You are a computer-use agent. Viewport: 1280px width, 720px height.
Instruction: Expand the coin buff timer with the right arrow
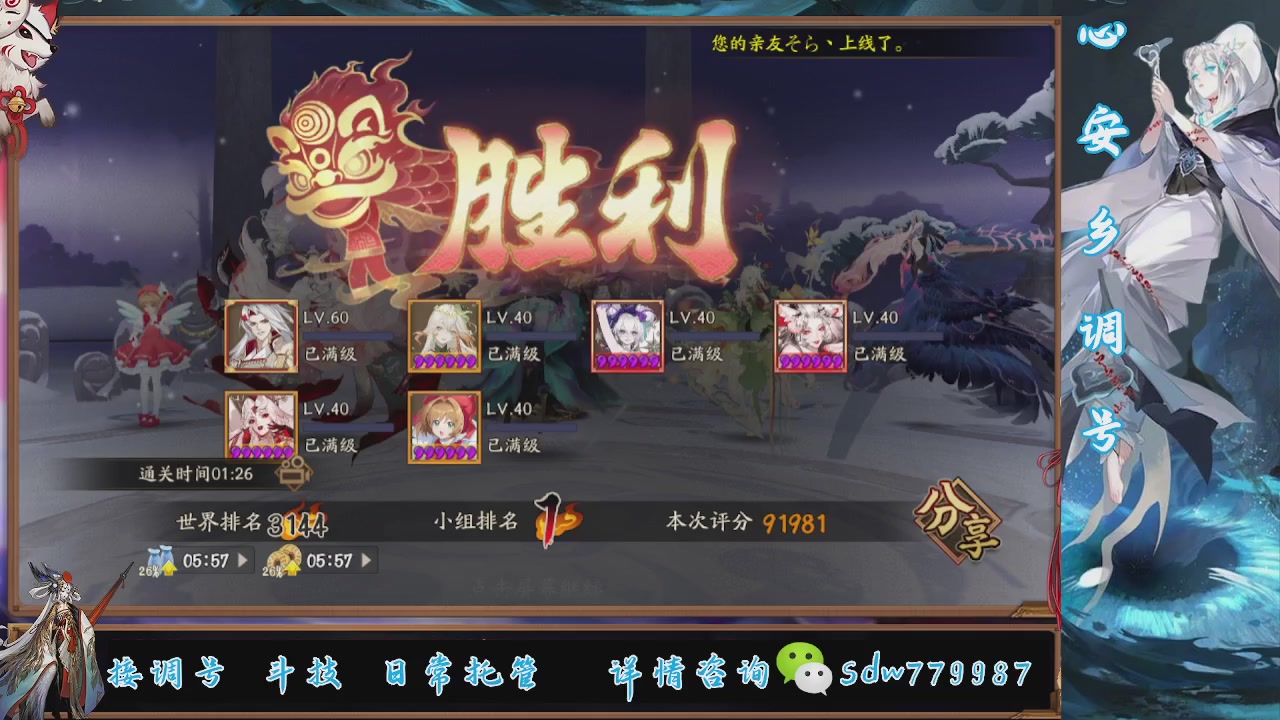click(366, 561)
